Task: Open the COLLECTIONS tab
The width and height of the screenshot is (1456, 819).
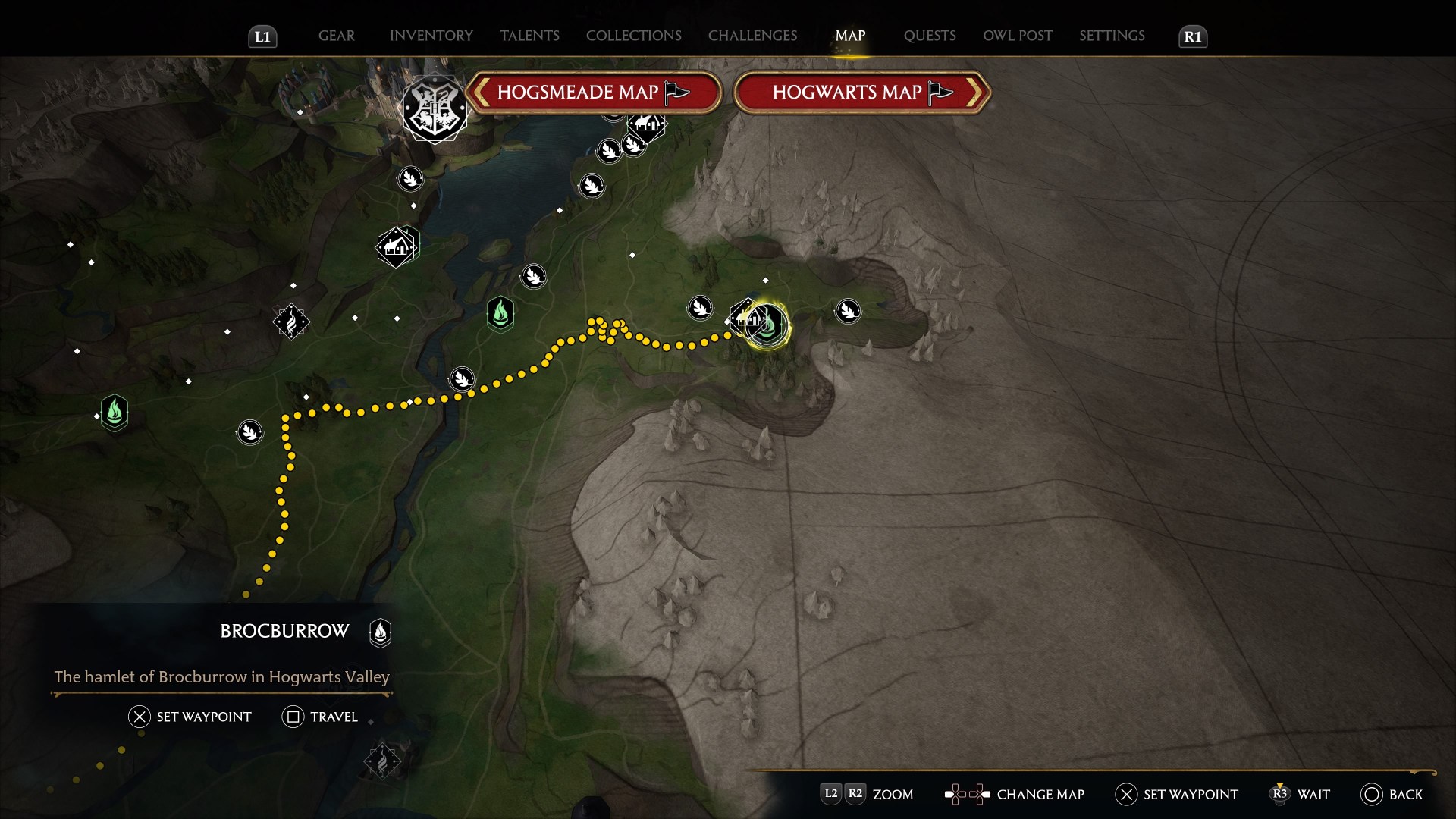Action: tap(633, 36)
